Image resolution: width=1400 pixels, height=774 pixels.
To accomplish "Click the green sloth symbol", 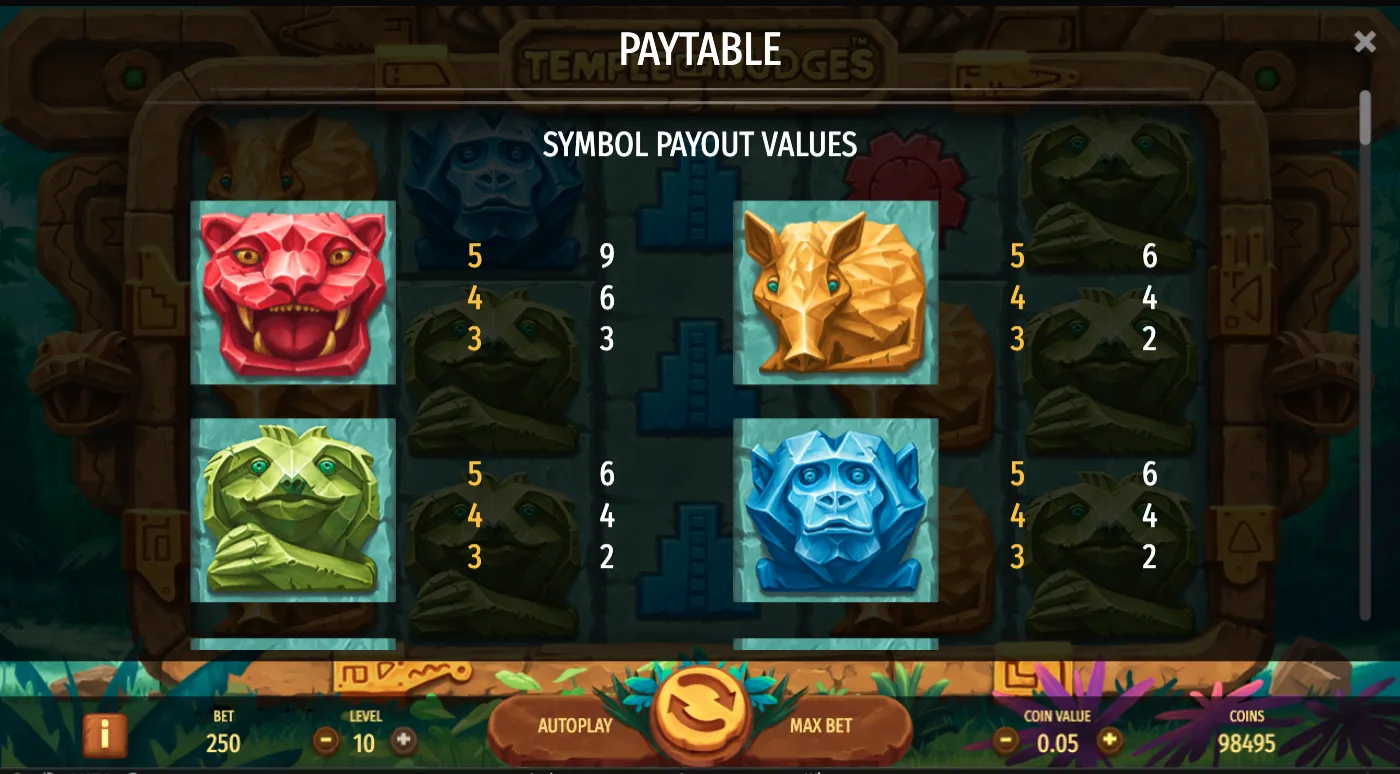I will click(x=292, y=512).
